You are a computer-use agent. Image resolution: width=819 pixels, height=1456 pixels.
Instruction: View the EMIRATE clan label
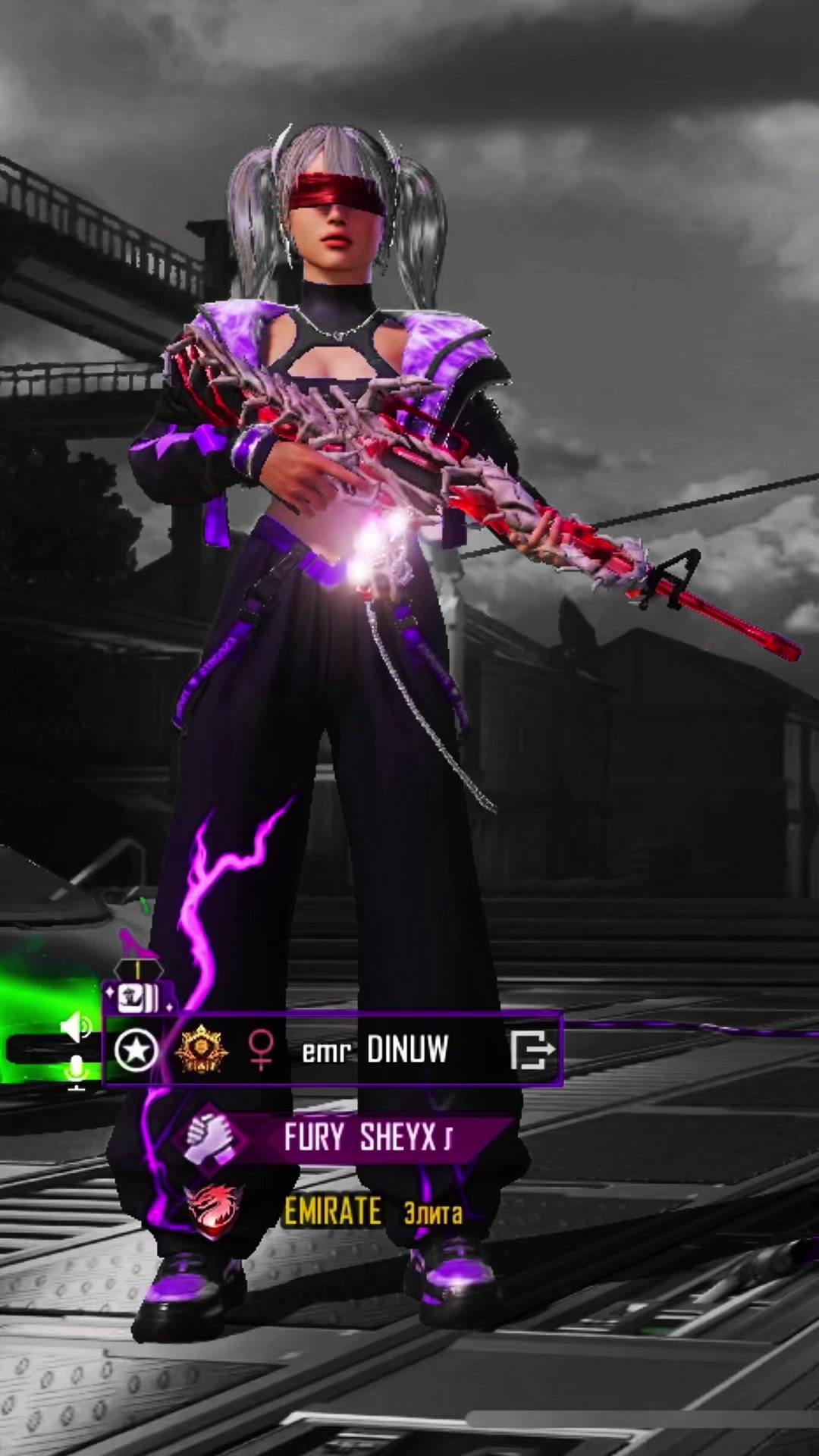(x=333, y=1211)
